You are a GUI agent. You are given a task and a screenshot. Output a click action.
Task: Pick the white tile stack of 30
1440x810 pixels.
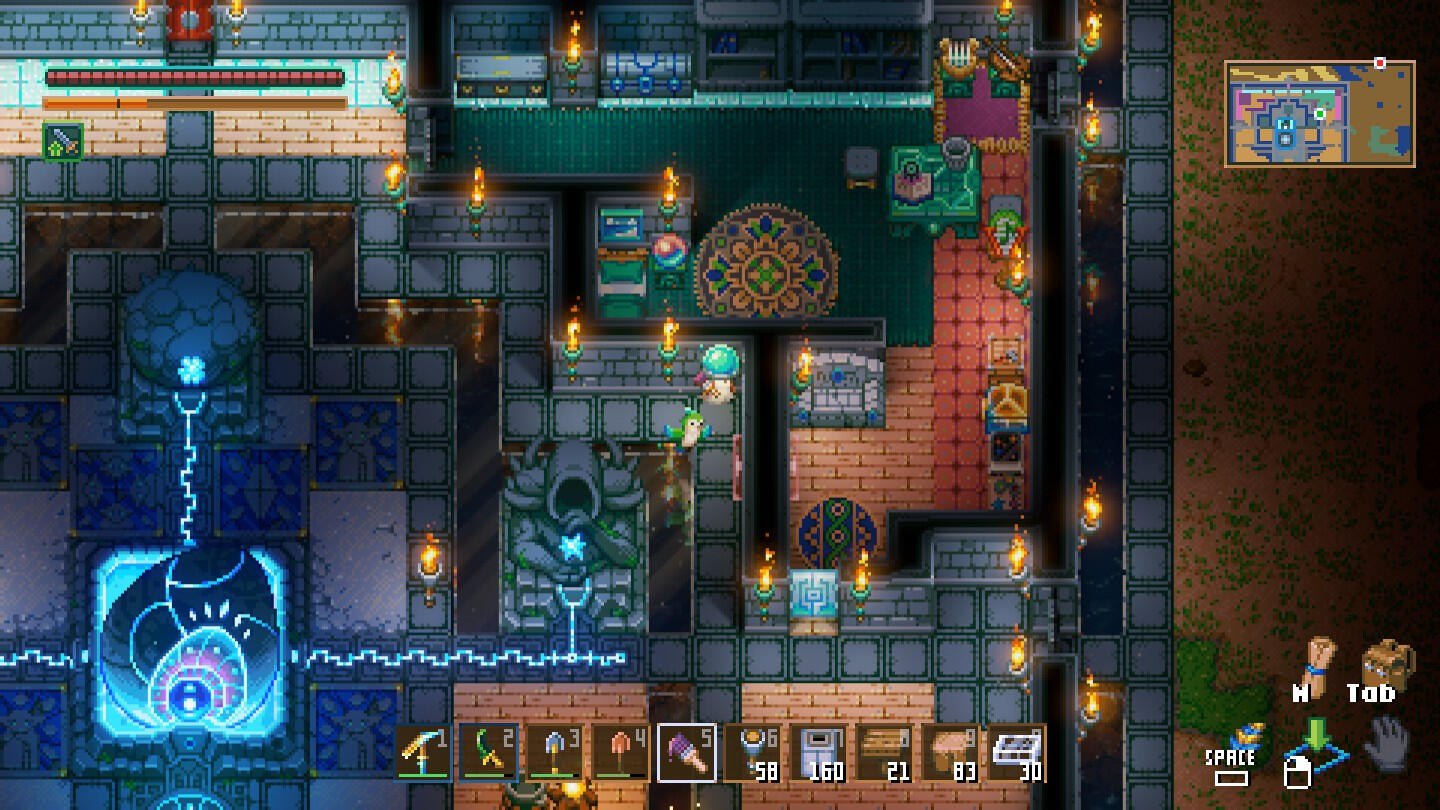[1017, 753]
